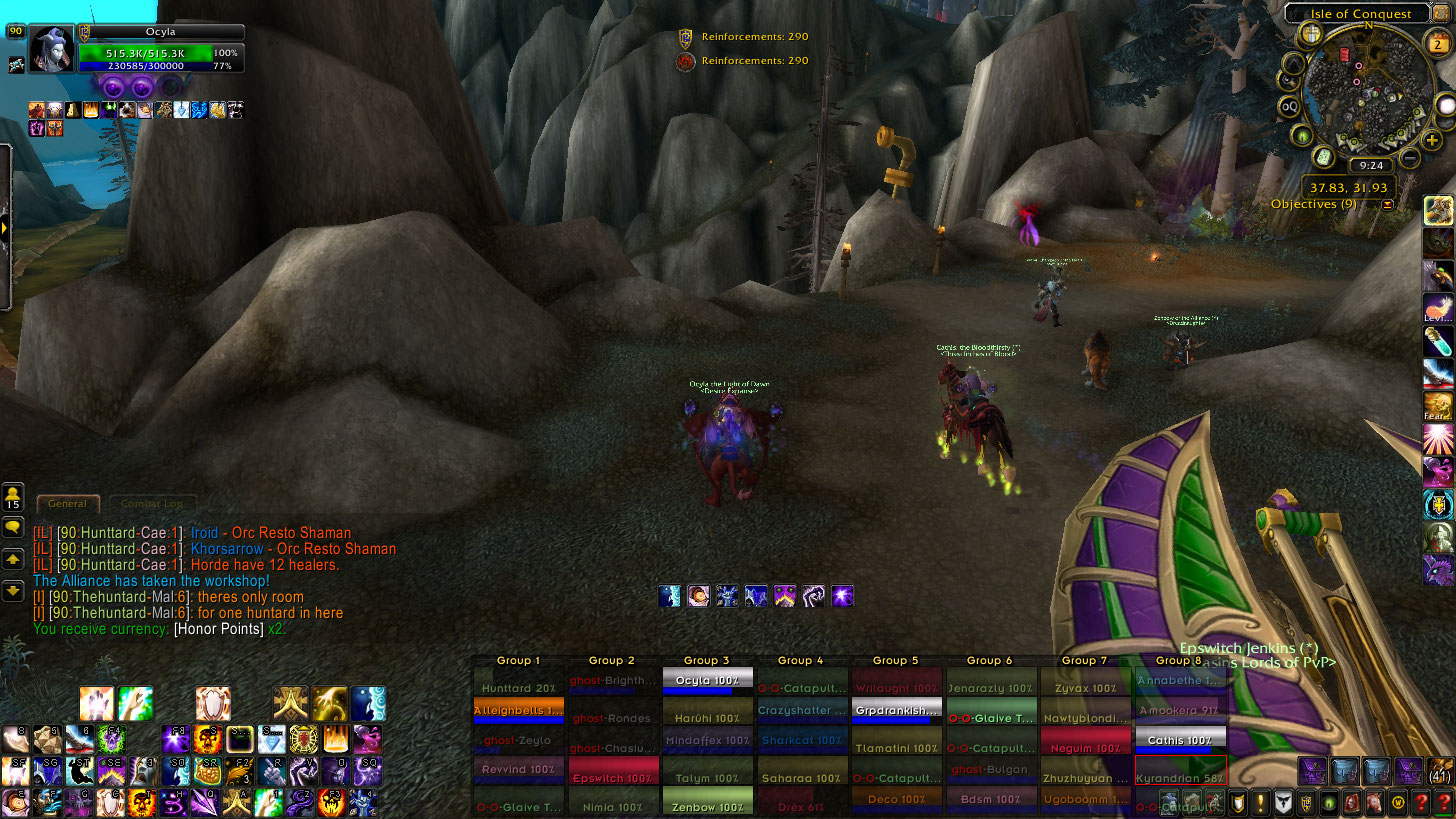Open the social button showing 15 friends
Image resolution: width=1456 pixels, height=819 pixels.
coord(14,497)
